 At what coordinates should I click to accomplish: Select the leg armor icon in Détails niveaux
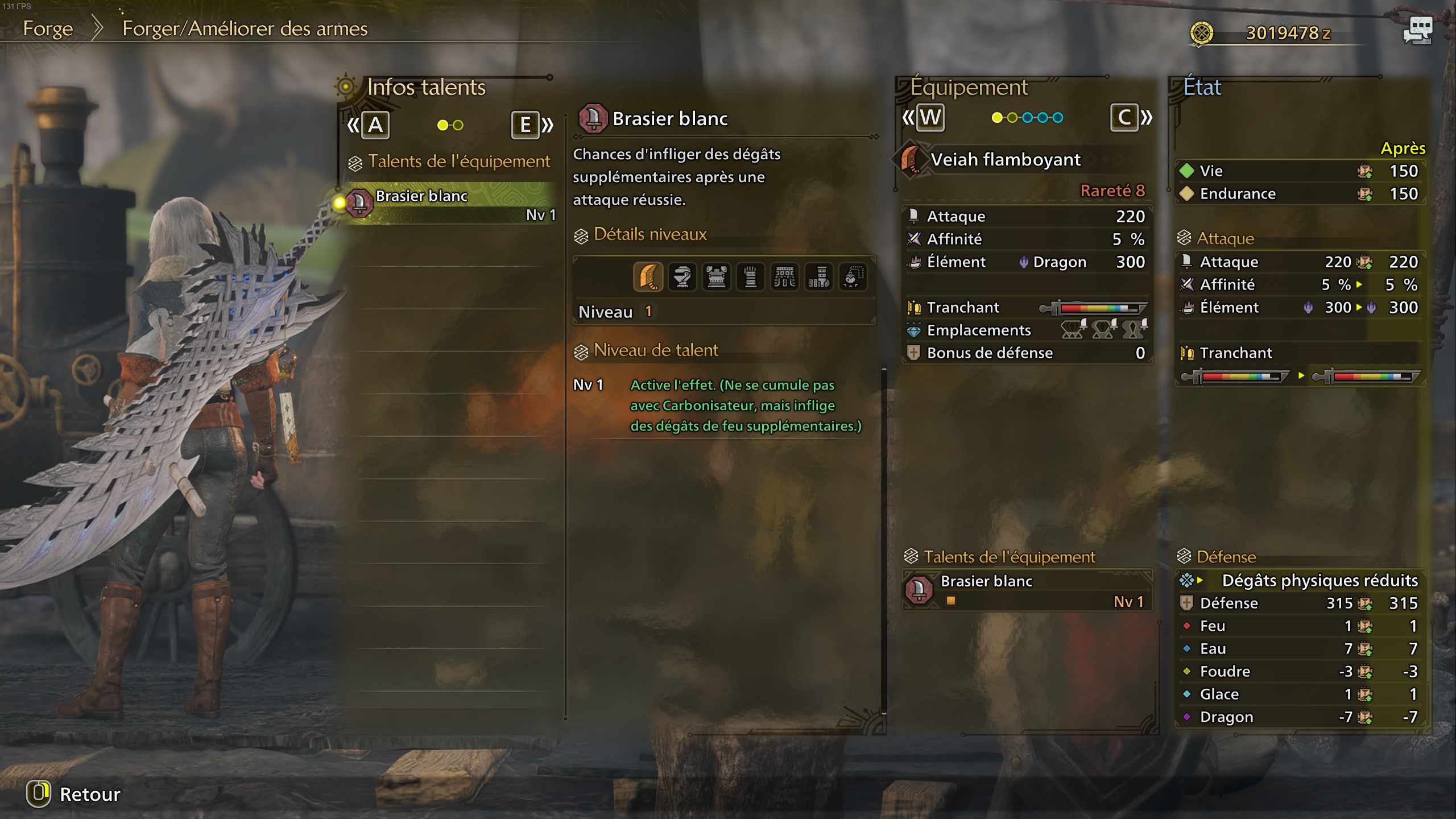click(820, 277)
